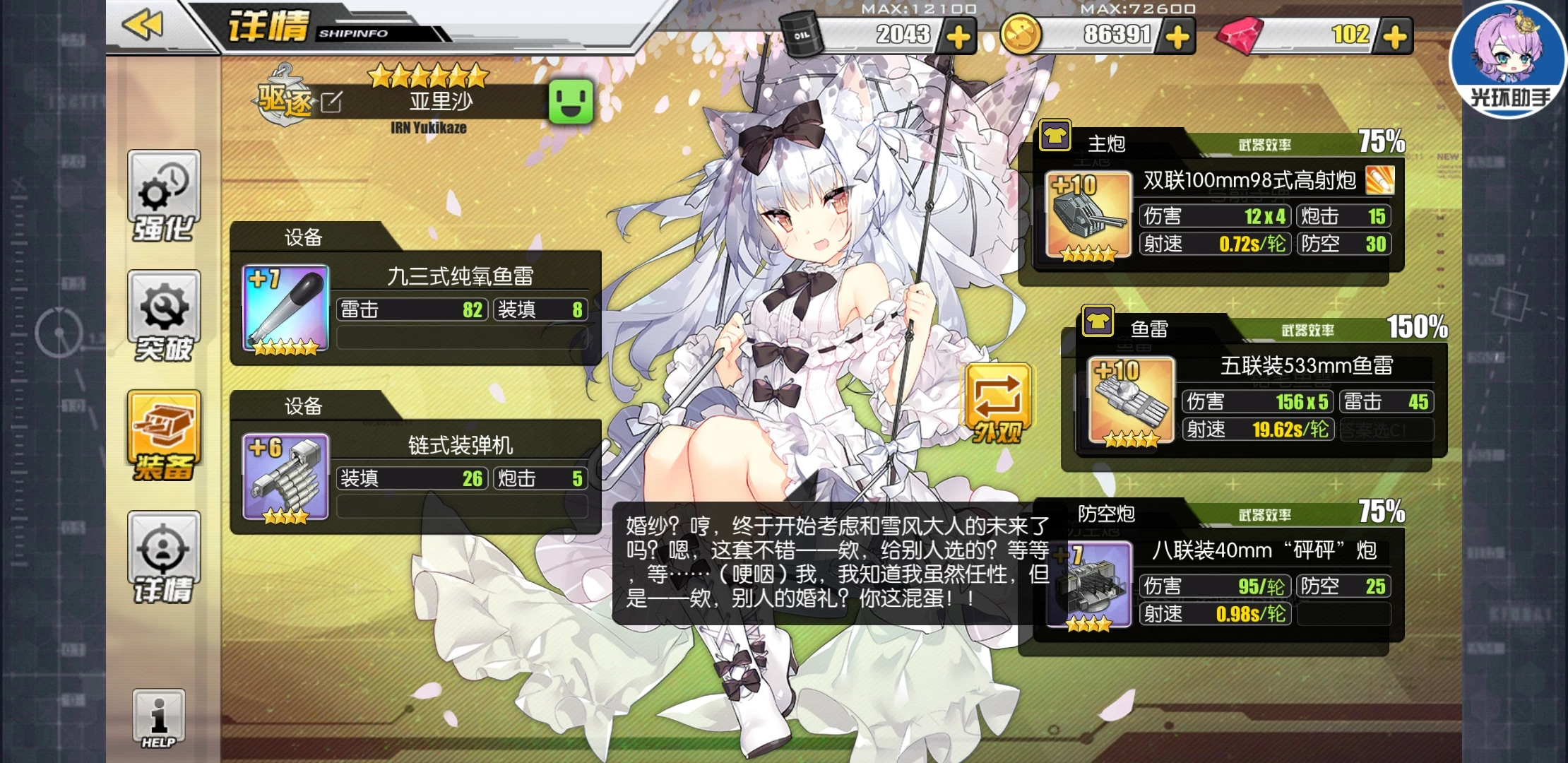Click the torpedo skin shirt icon

tap(1098, 321)
